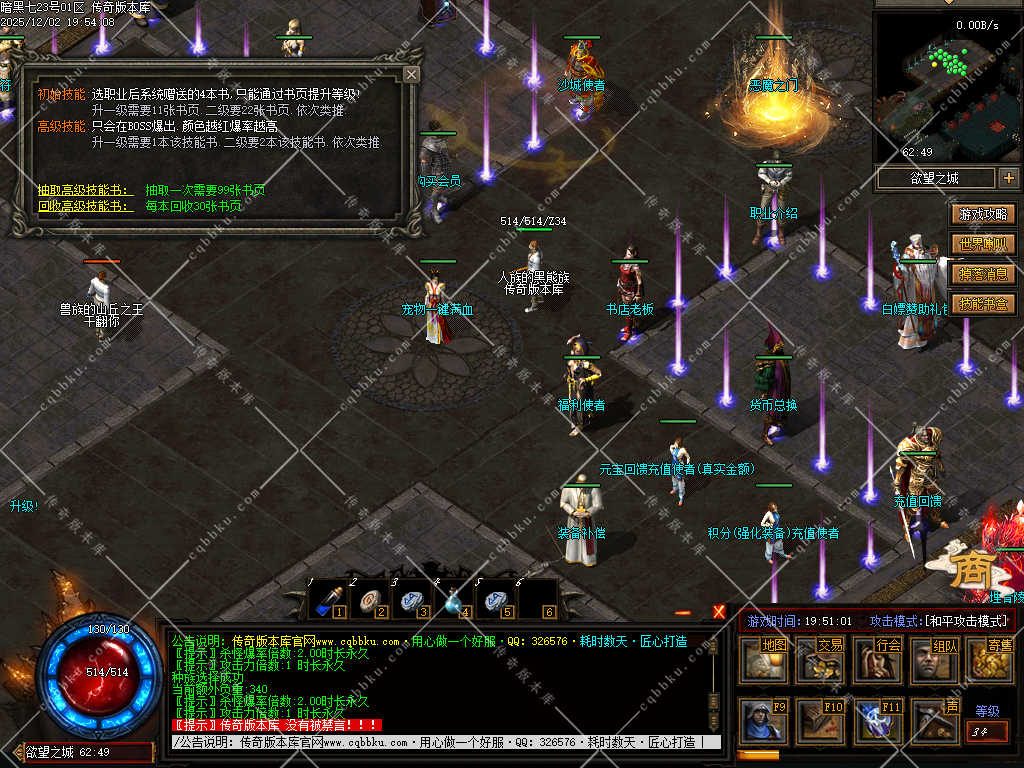
Task: Open the 游戏攻略 game guide
Action: pos(983,214)
